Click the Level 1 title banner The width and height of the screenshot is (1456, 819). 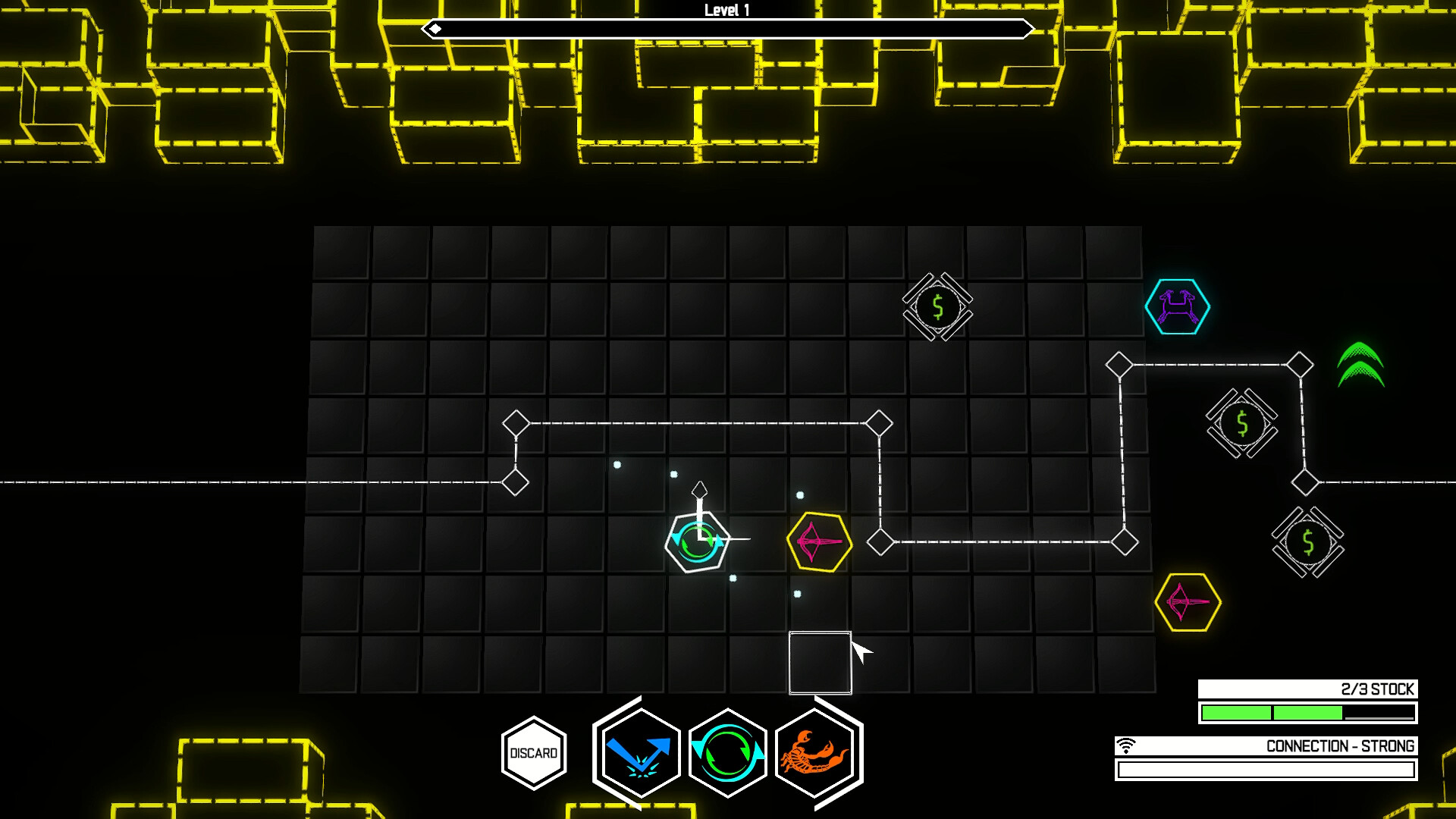point(729,11)
